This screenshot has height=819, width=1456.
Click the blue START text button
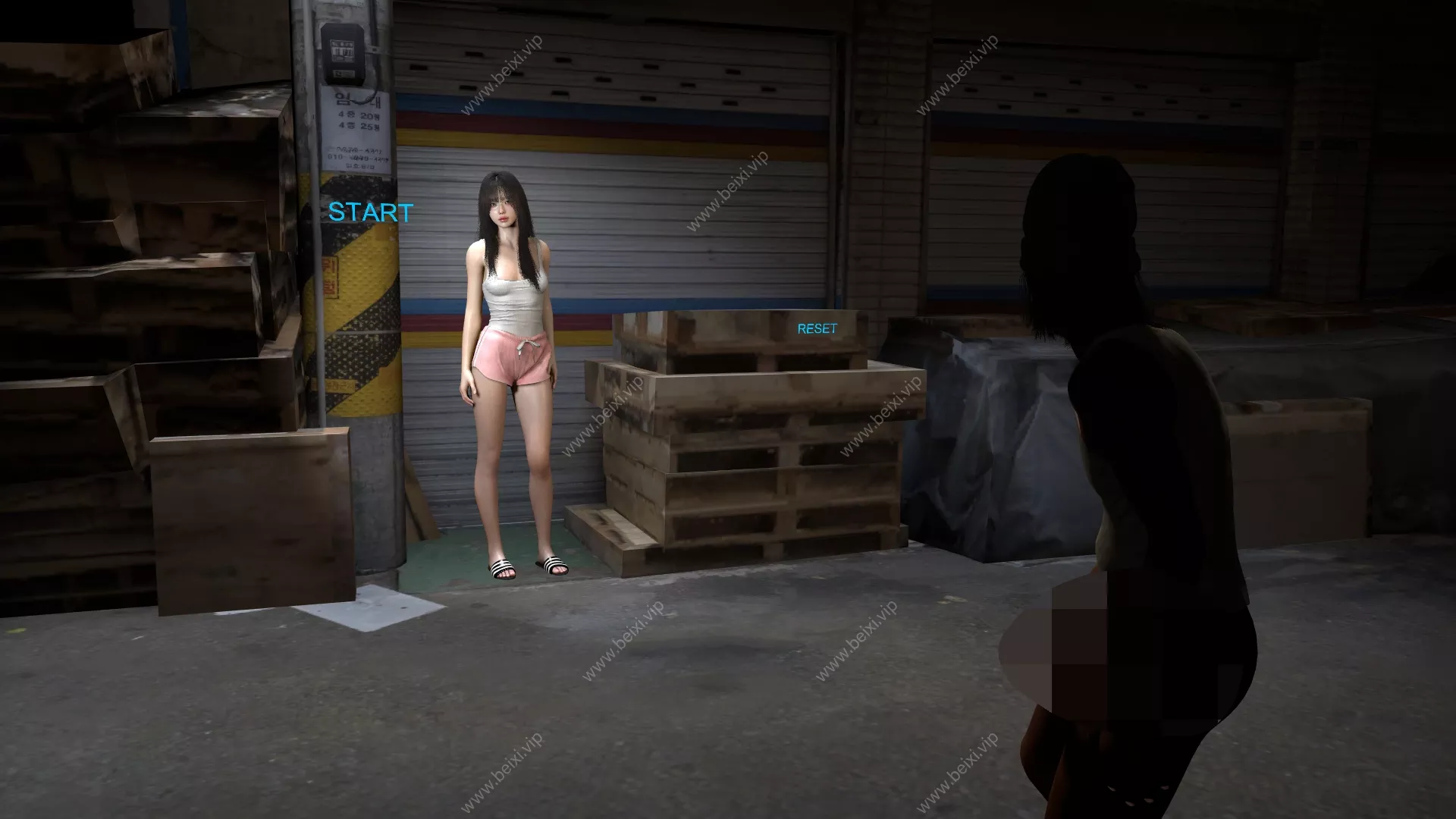(x=371, y=212)
